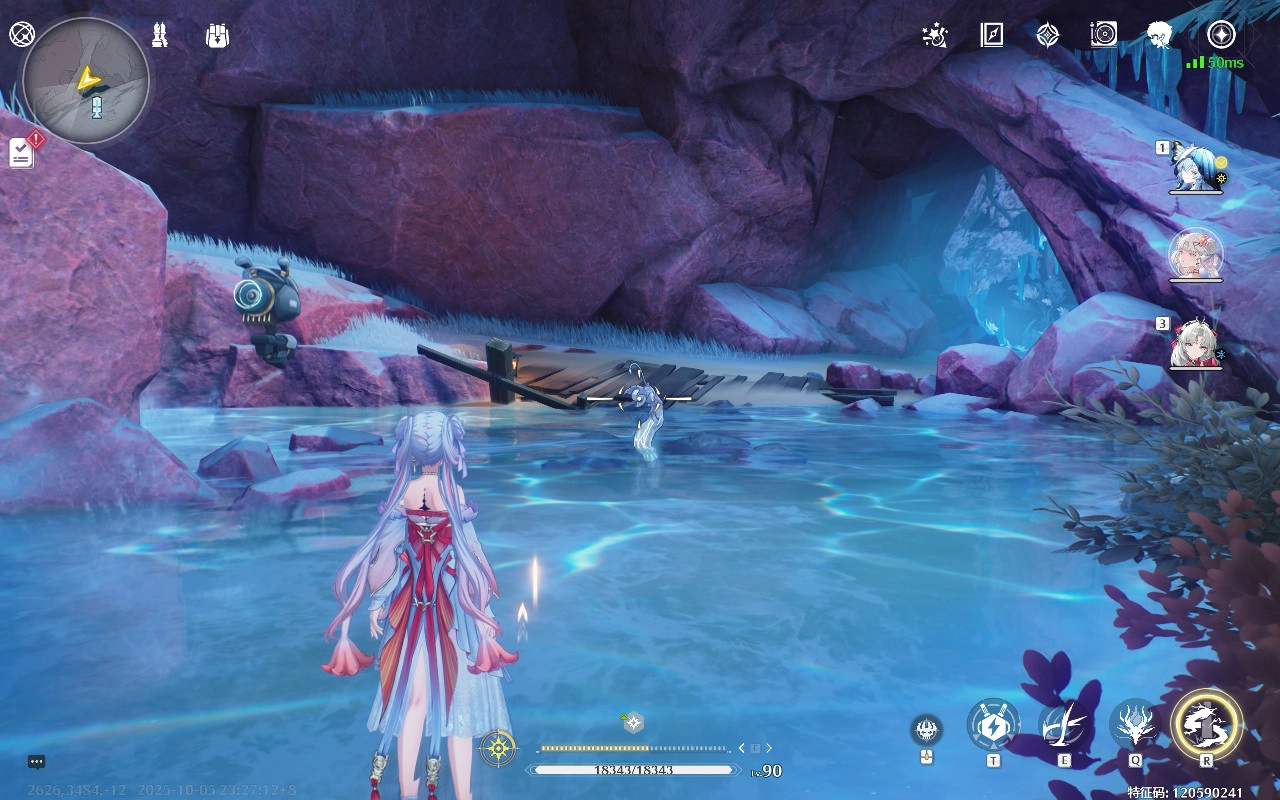Open the quest log with red alert
The width and height of the screenshot is (1280, 800).
22,152
